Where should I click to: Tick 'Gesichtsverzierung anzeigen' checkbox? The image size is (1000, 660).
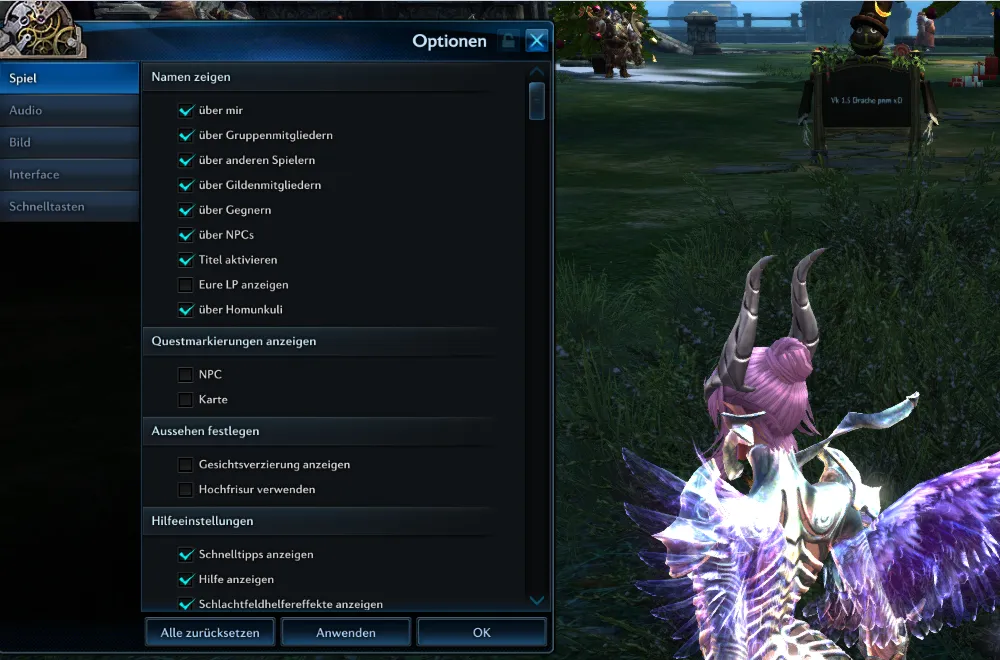[185, 465]
